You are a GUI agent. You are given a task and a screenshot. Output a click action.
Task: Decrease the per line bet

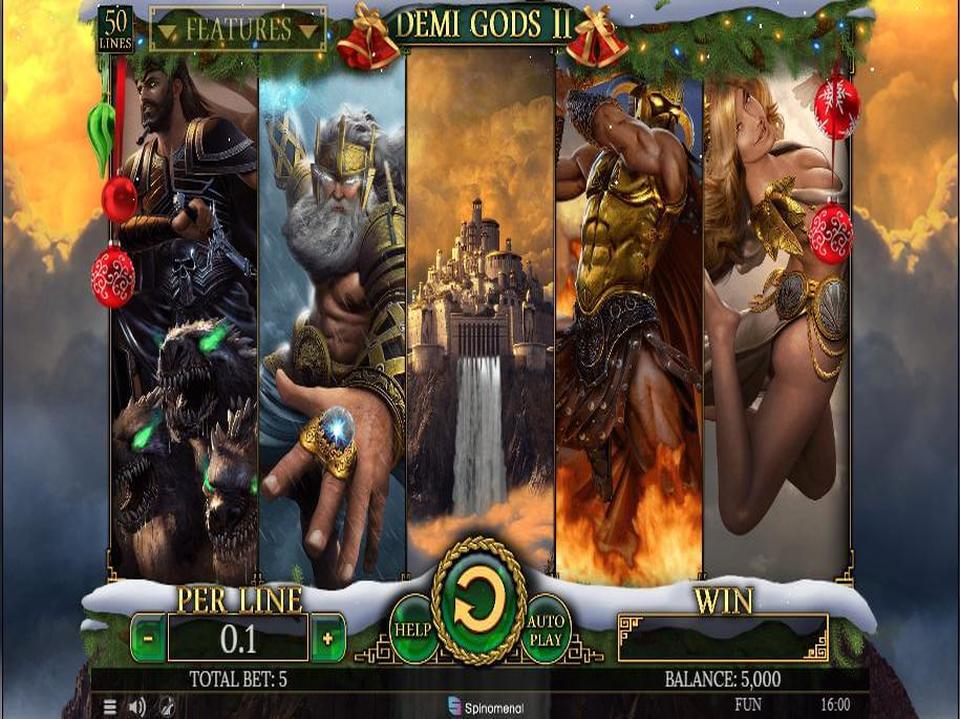click(x=148, y=638)
